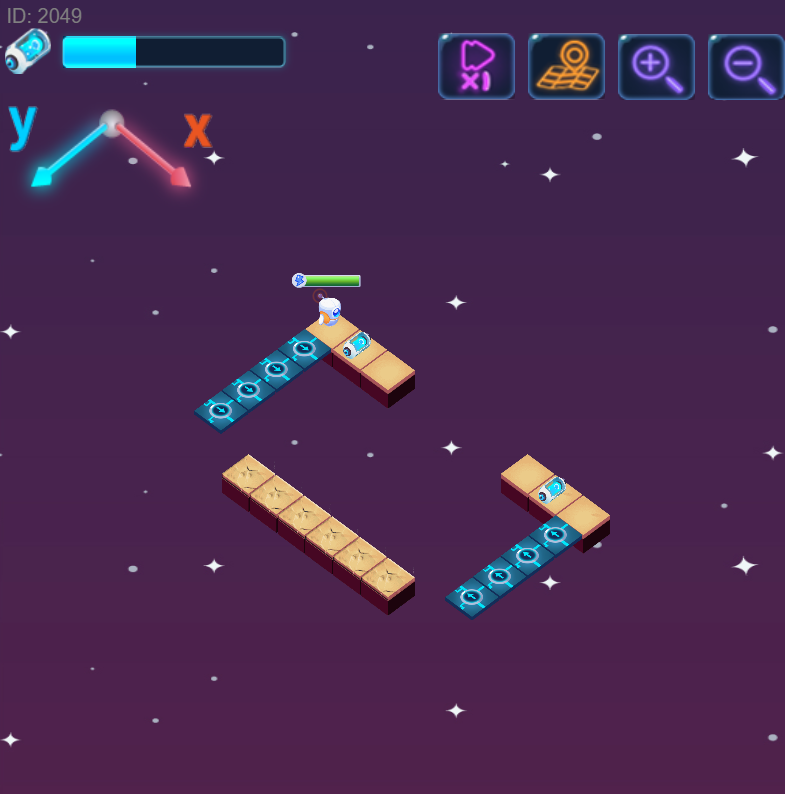Click the orange map-marker grid button

pyautogui.click(x=566, y=67)
